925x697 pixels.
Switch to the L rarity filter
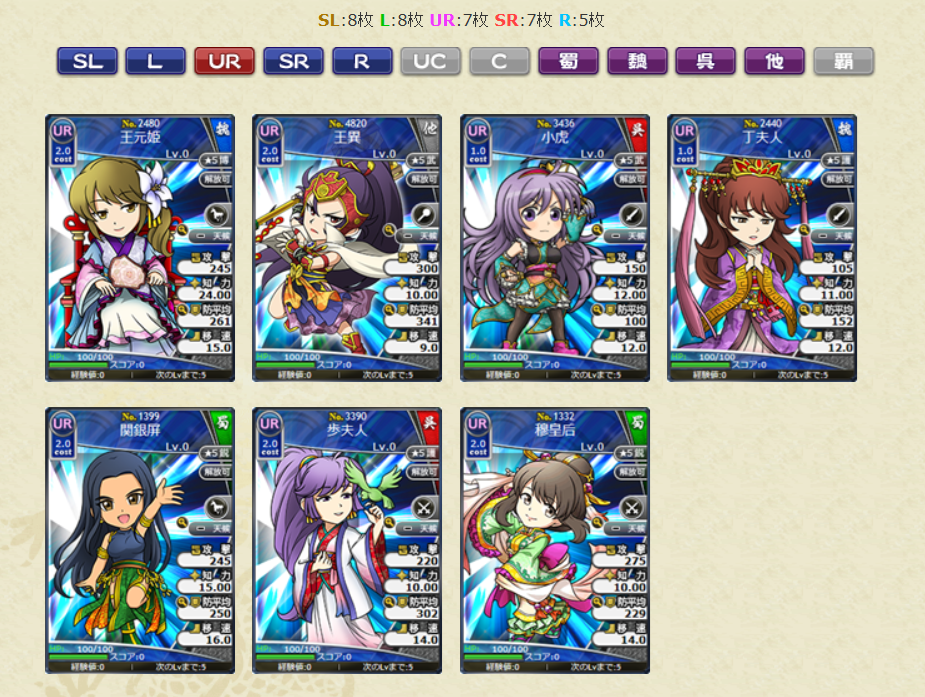155,61
